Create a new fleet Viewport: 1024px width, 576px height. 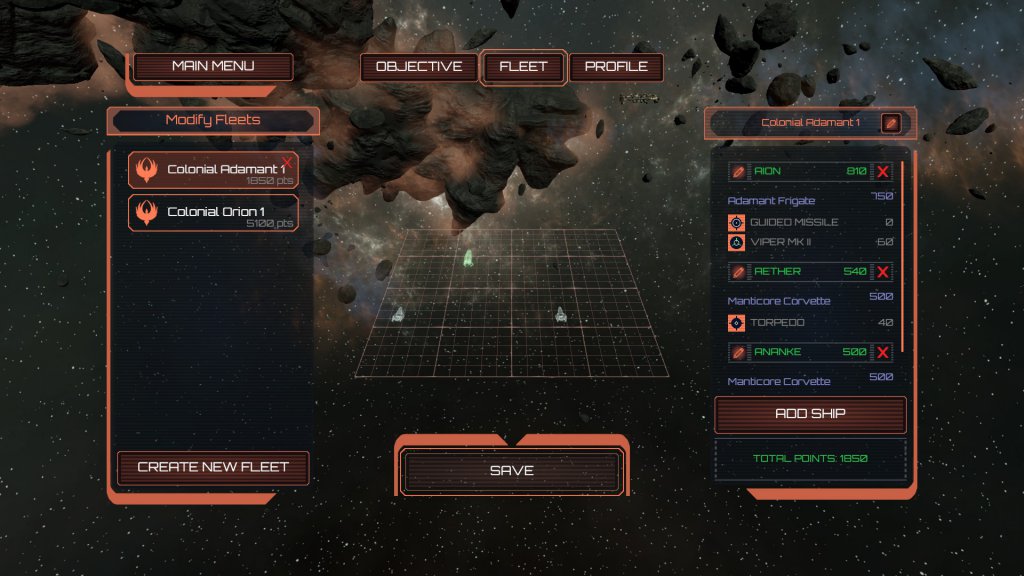(213, 467)
